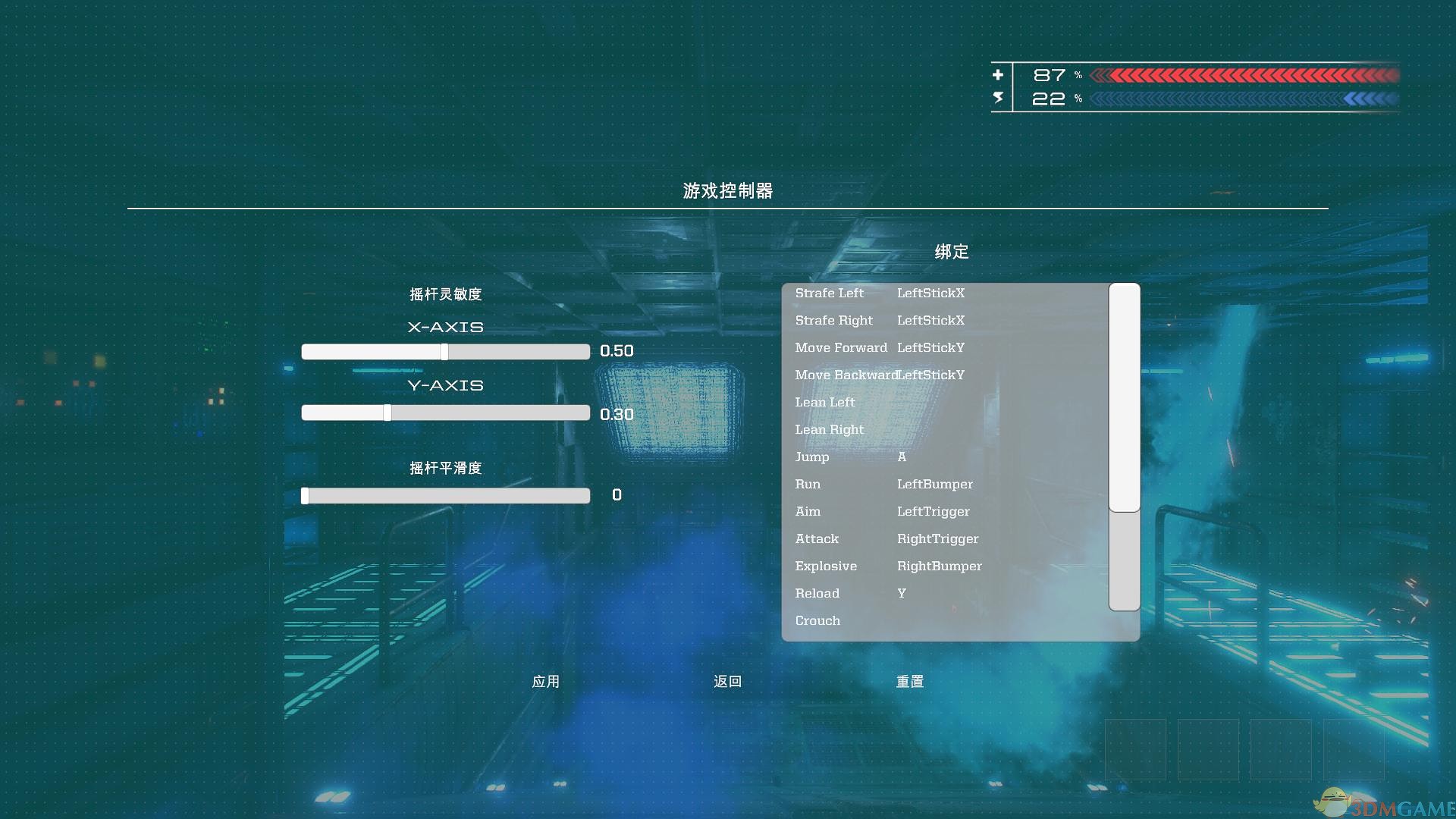
Task: Rebind the Attack RightTrigger assignment
Action: pos(937,538)
